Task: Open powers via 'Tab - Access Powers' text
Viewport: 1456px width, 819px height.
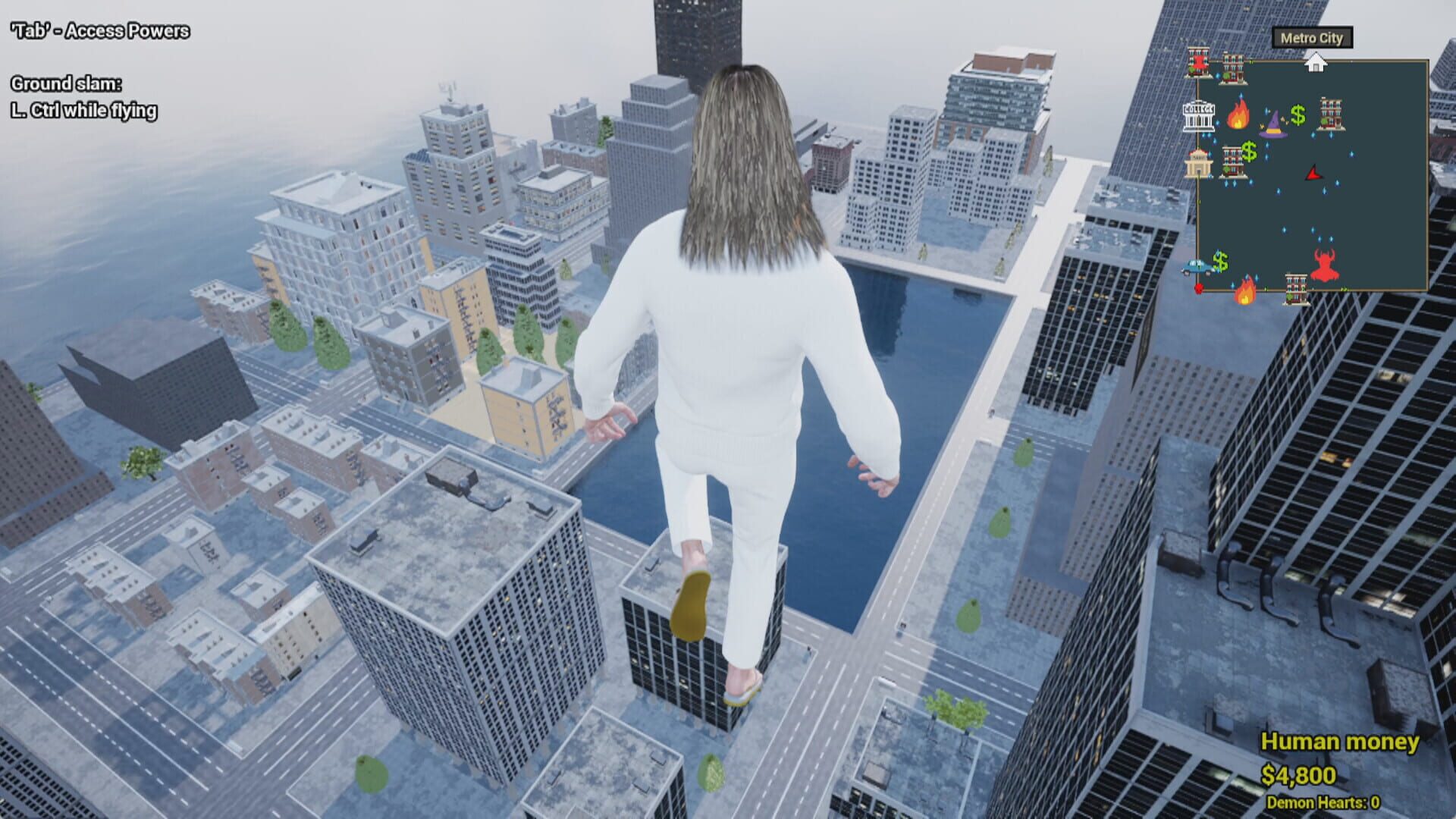Action: pyautogui.click(x=99, y=32)
